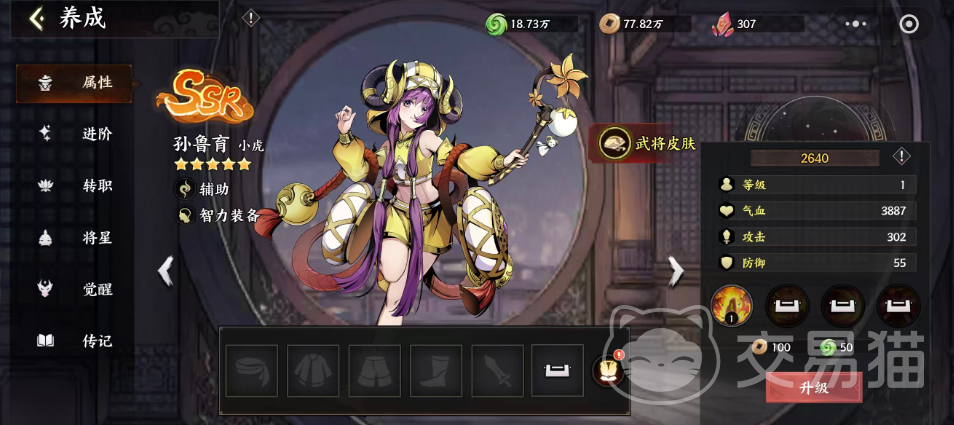This screenshot has width=954, height=425.
Task: Open the 转职 tab
Action: (75, 186)
